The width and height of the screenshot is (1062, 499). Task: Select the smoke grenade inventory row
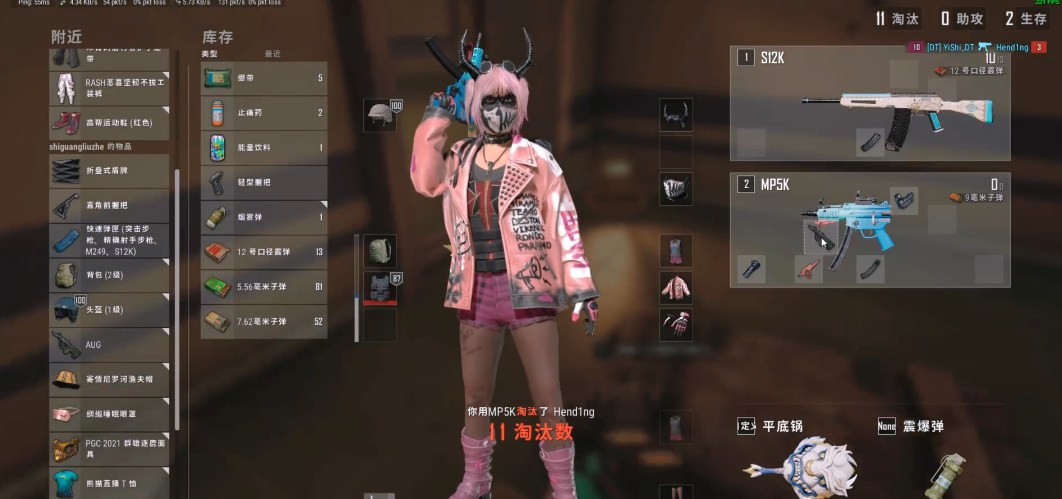(x=264, y=217)
